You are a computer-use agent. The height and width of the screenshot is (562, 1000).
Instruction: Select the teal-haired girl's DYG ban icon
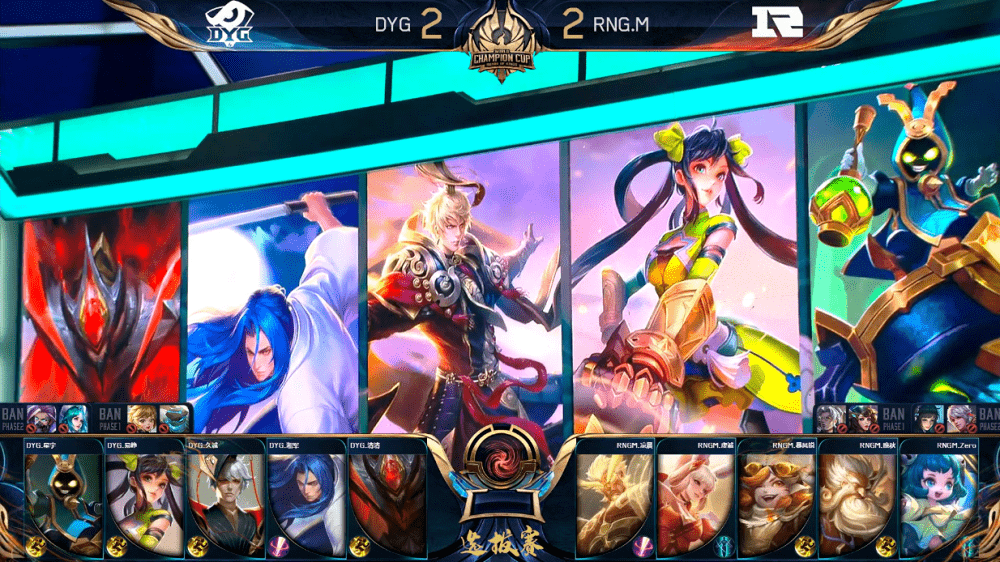tap(73, 418)
